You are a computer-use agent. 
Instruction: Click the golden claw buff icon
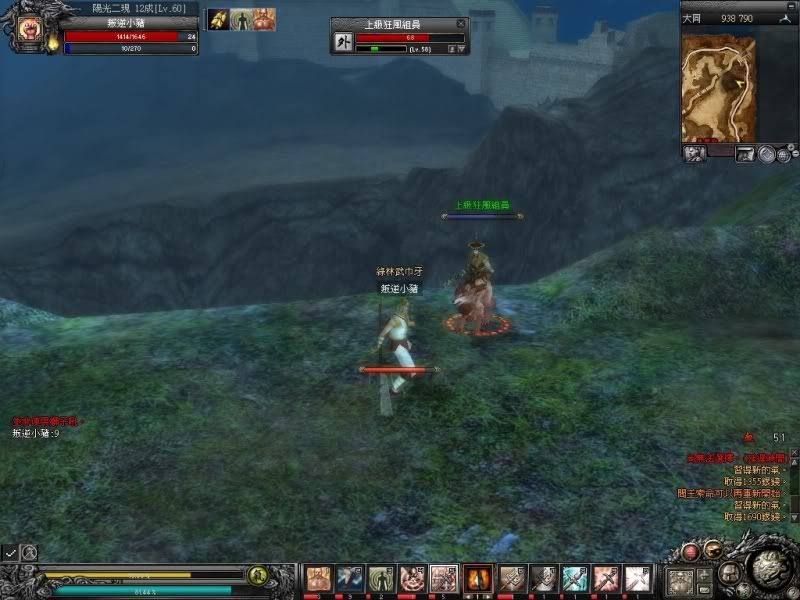(x=218, y=20)
